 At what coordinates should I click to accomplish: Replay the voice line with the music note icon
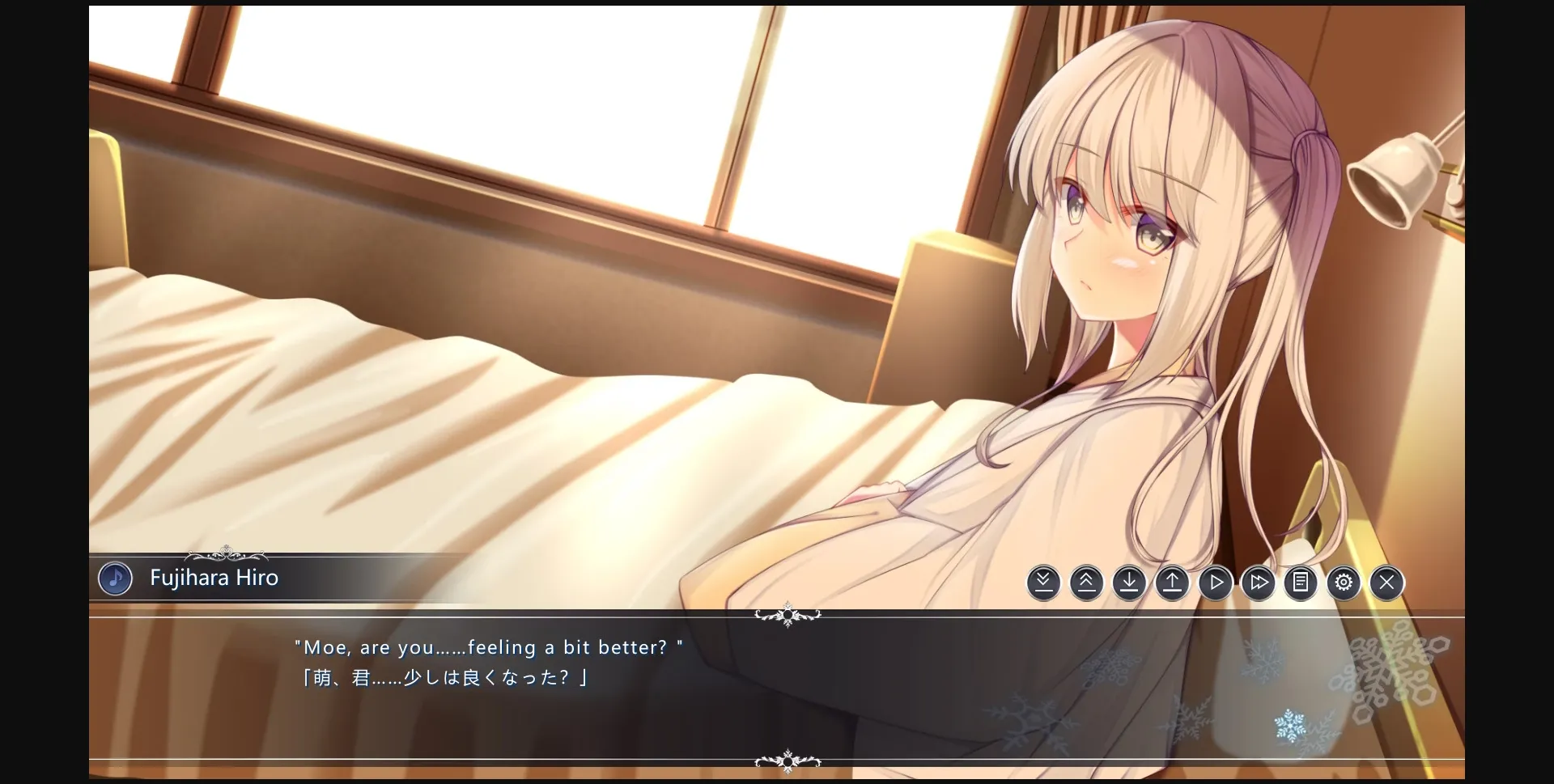tap(115, 578)
